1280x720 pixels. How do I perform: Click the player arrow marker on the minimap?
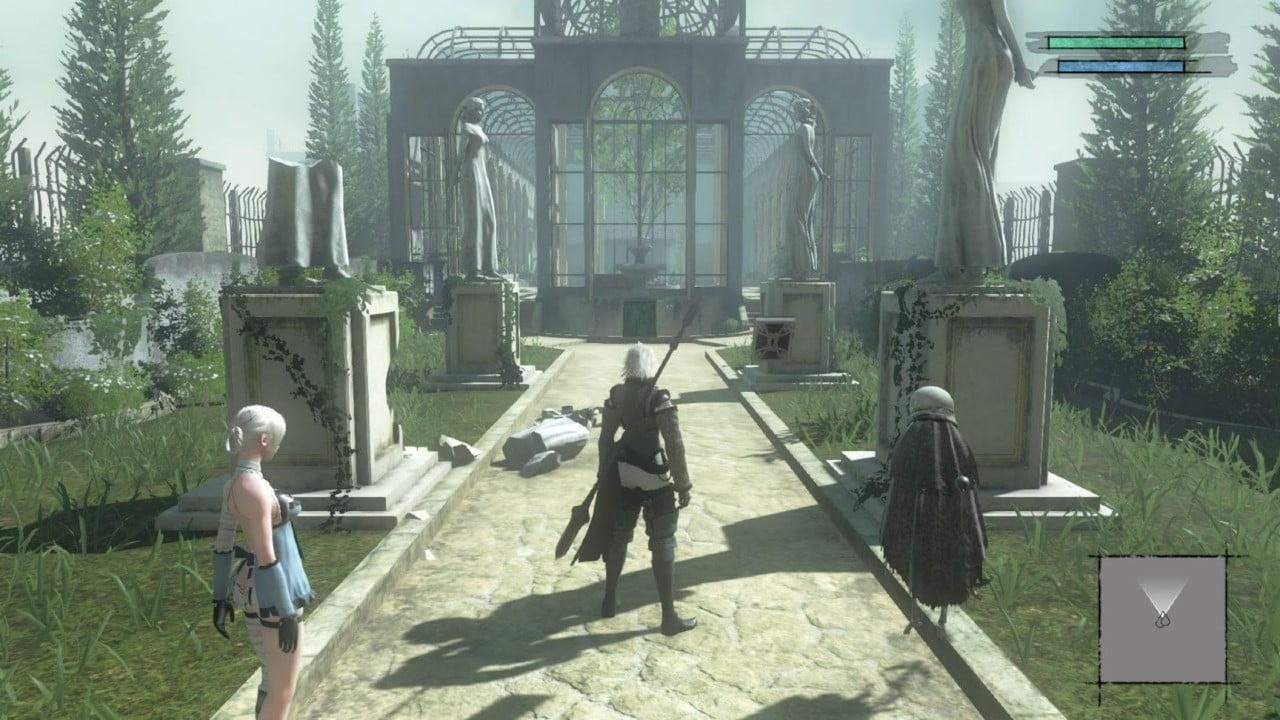coord(1163,617)
